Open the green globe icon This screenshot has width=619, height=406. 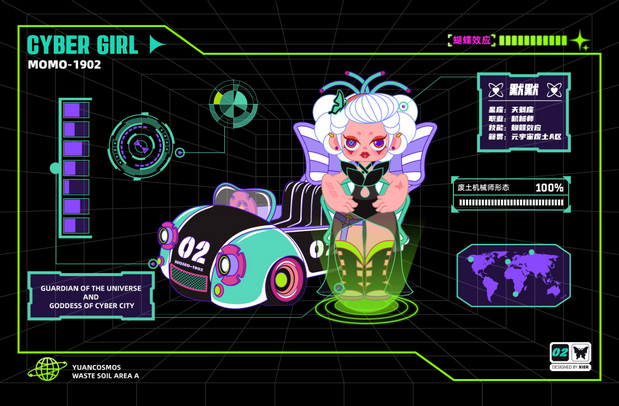tap(46, 370)
